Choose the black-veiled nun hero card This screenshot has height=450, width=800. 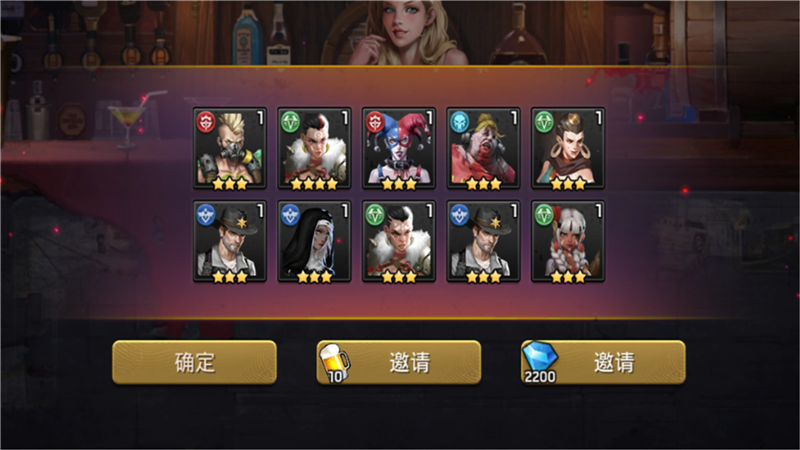tap(314, 241)
